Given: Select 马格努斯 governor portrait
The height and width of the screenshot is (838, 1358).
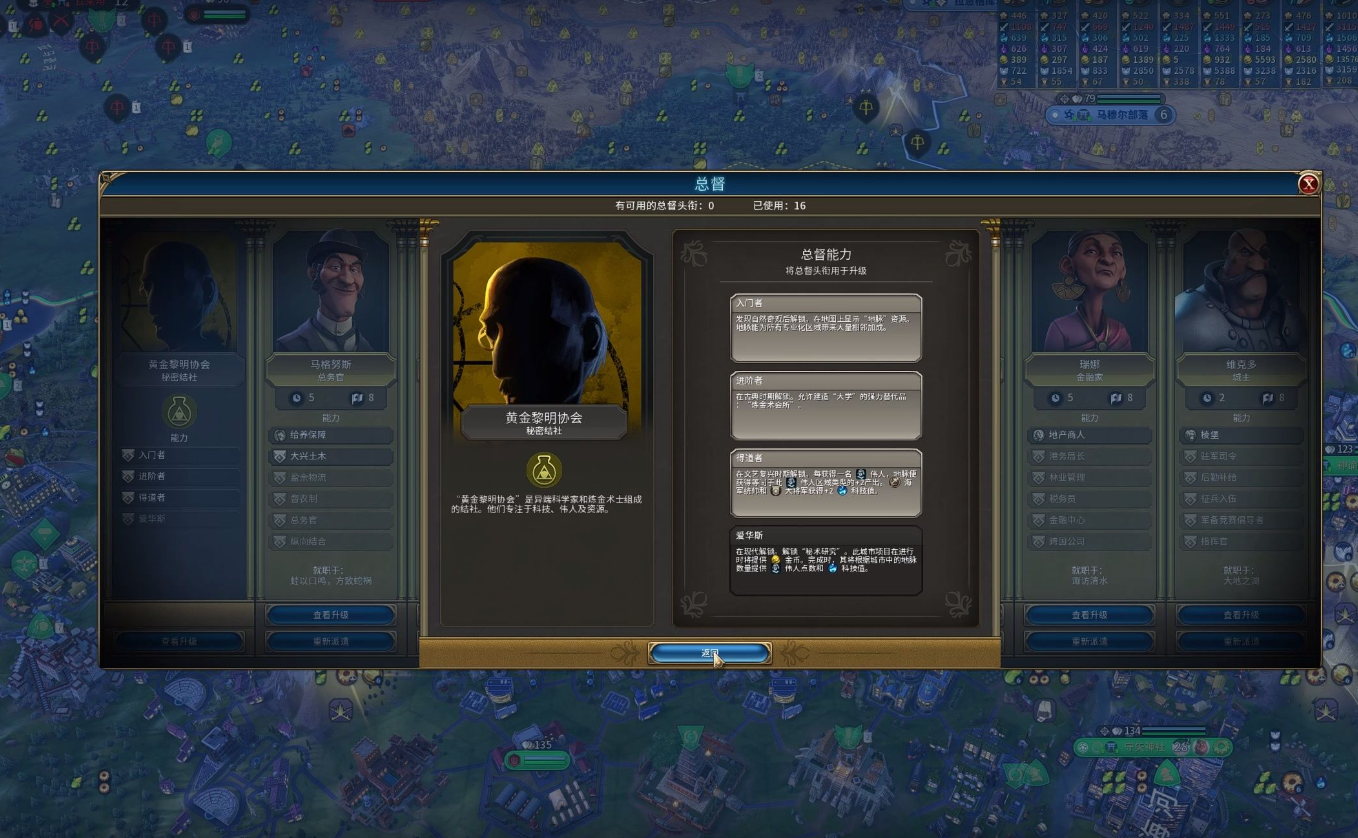Looking at the screenshot, I should (x=331, y=292).
